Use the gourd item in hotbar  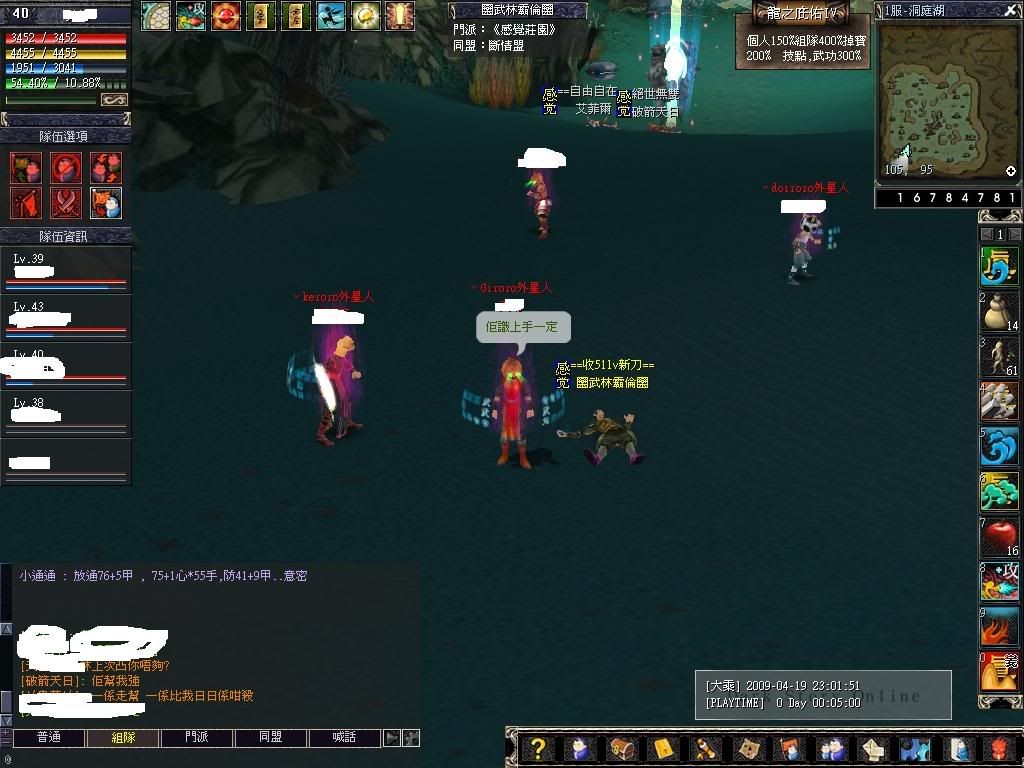(x=998, y=311)
